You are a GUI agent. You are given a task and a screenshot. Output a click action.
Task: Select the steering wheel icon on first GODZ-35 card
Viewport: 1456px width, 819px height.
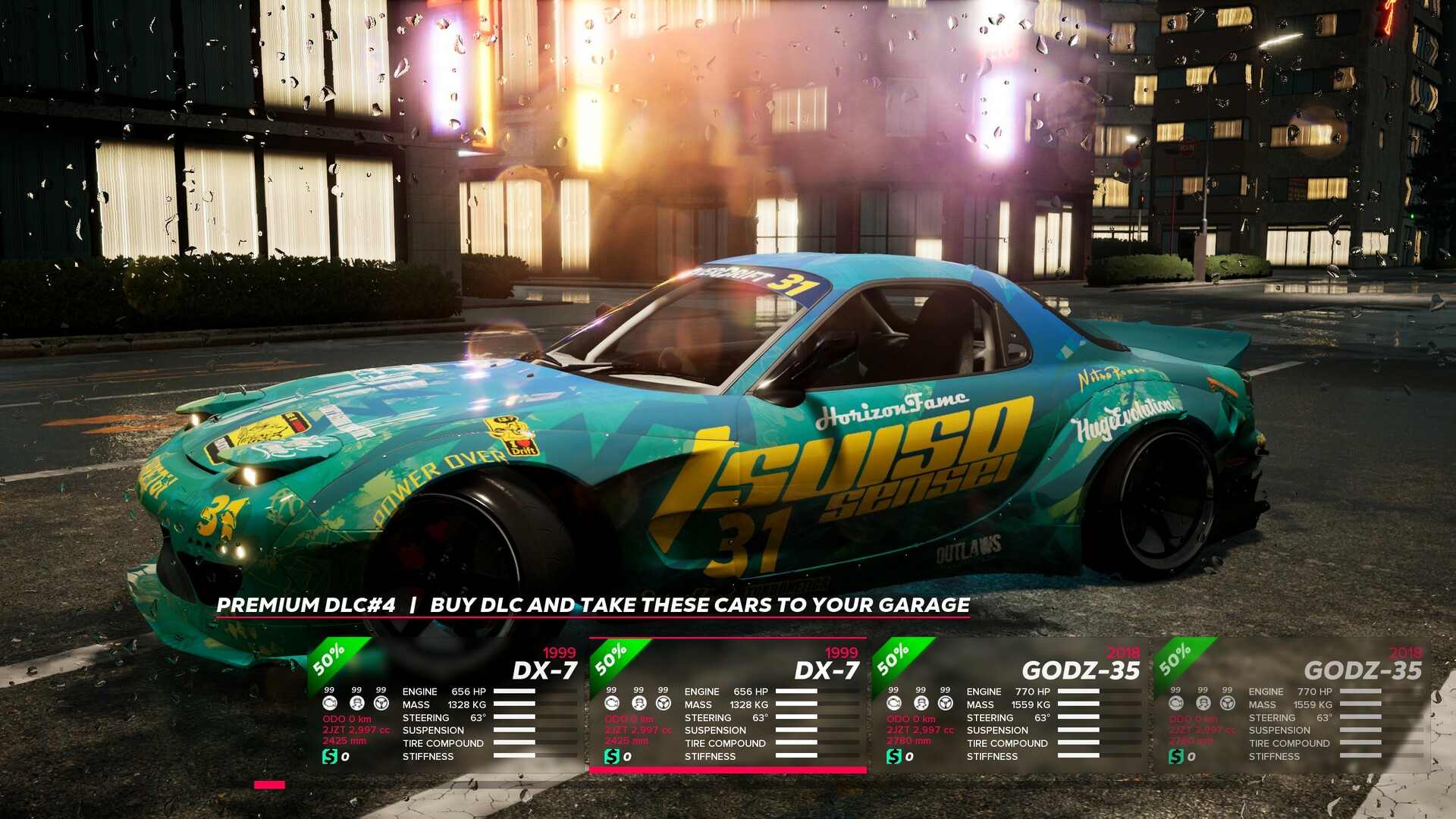[946, 704]
